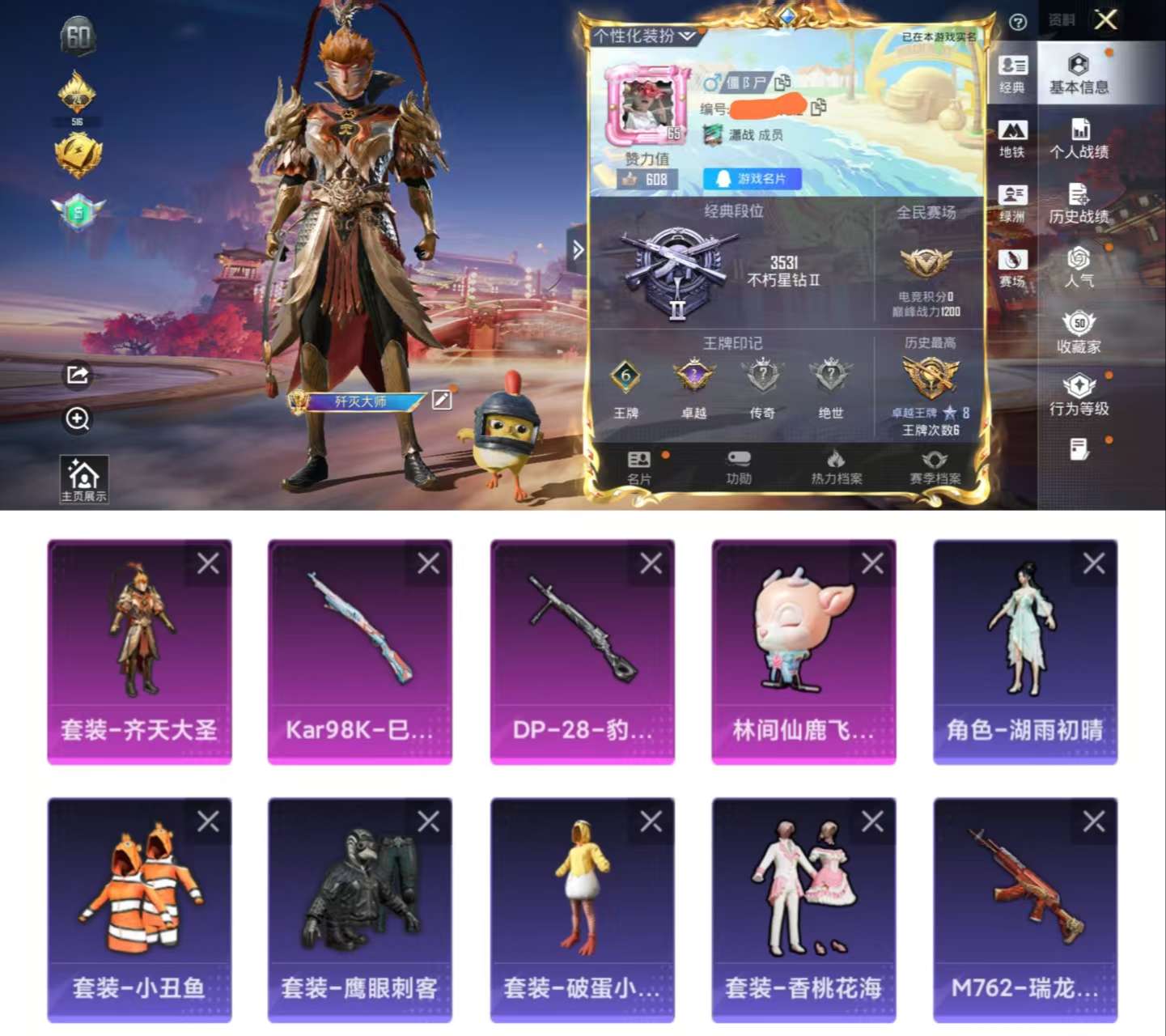
Task: Open the question mark help icon
Action: [1018, 20]
